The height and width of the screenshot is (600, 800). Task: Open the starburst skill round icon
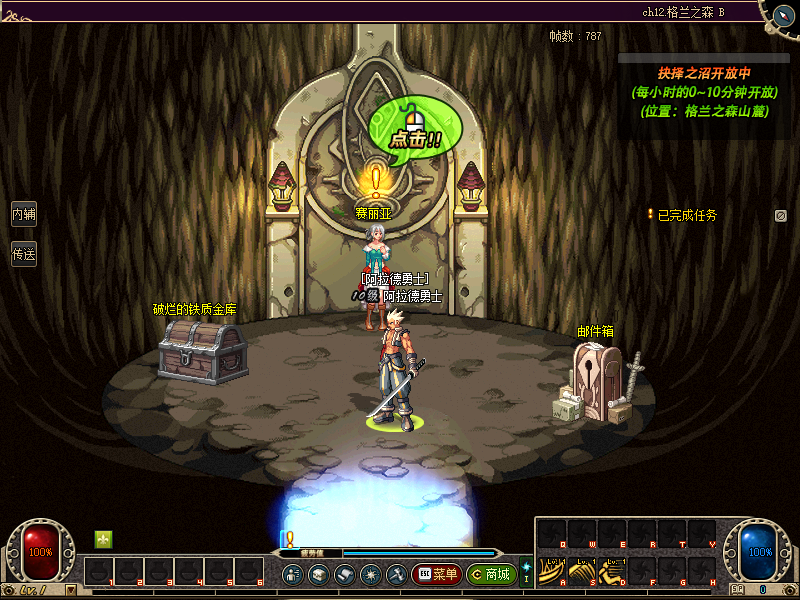coord(370,574)
